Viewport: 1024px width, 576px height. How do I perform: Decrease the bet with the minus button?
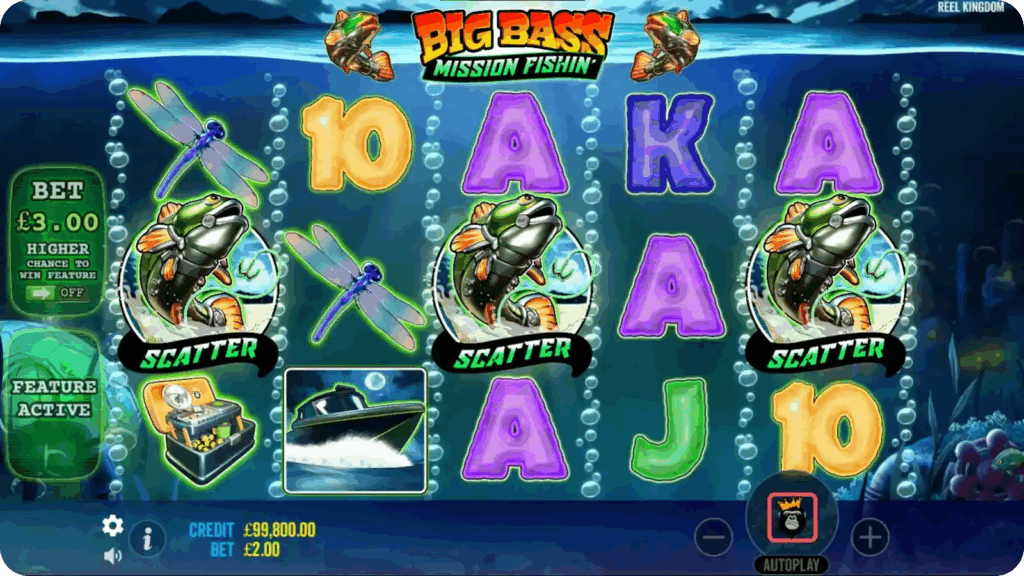pyautogui.click(x=713, y=538)
